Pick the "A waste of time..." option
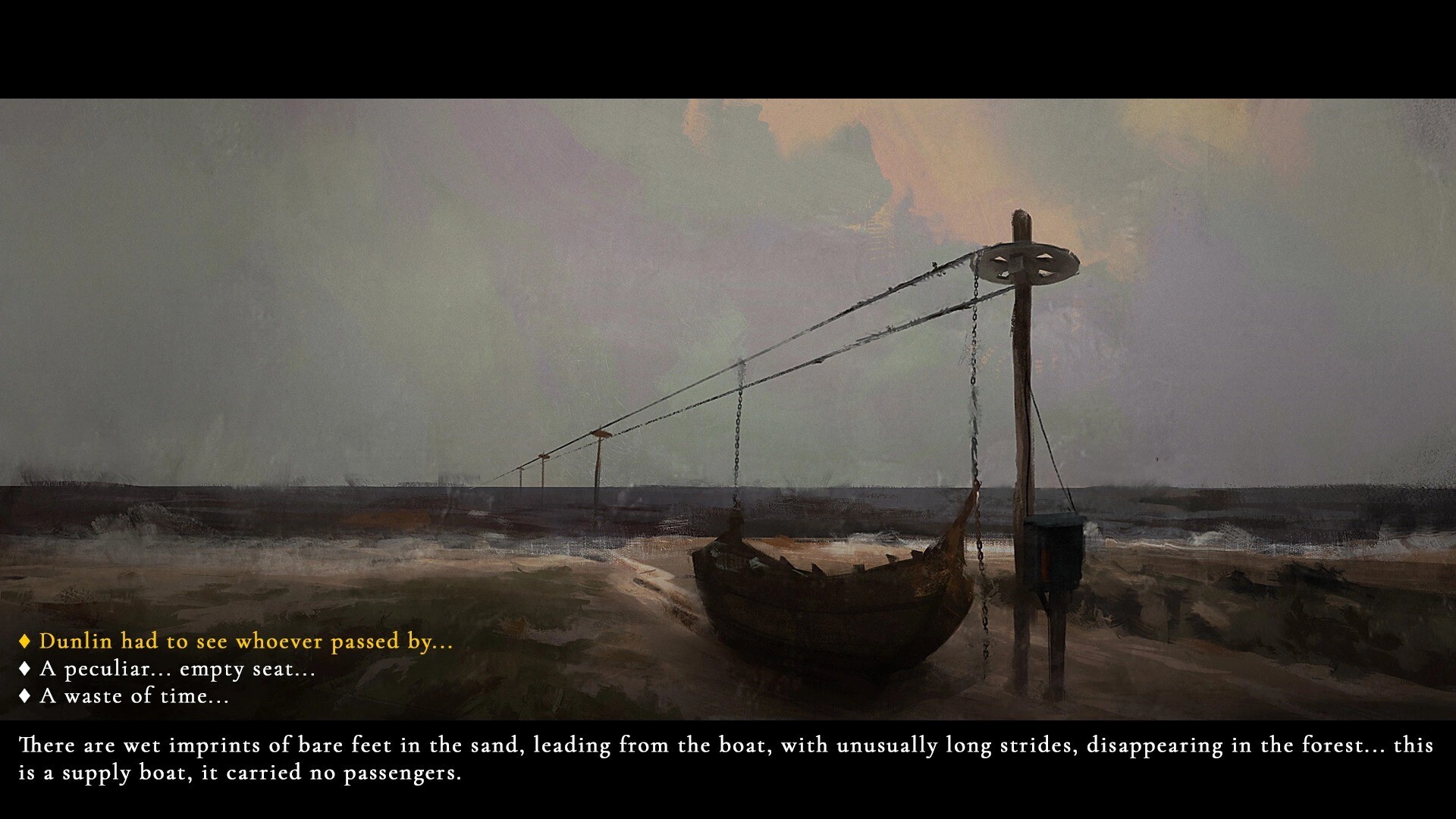Image resolution: width=1456 pixels, height=819 pixels. click(x=134, y=696)
